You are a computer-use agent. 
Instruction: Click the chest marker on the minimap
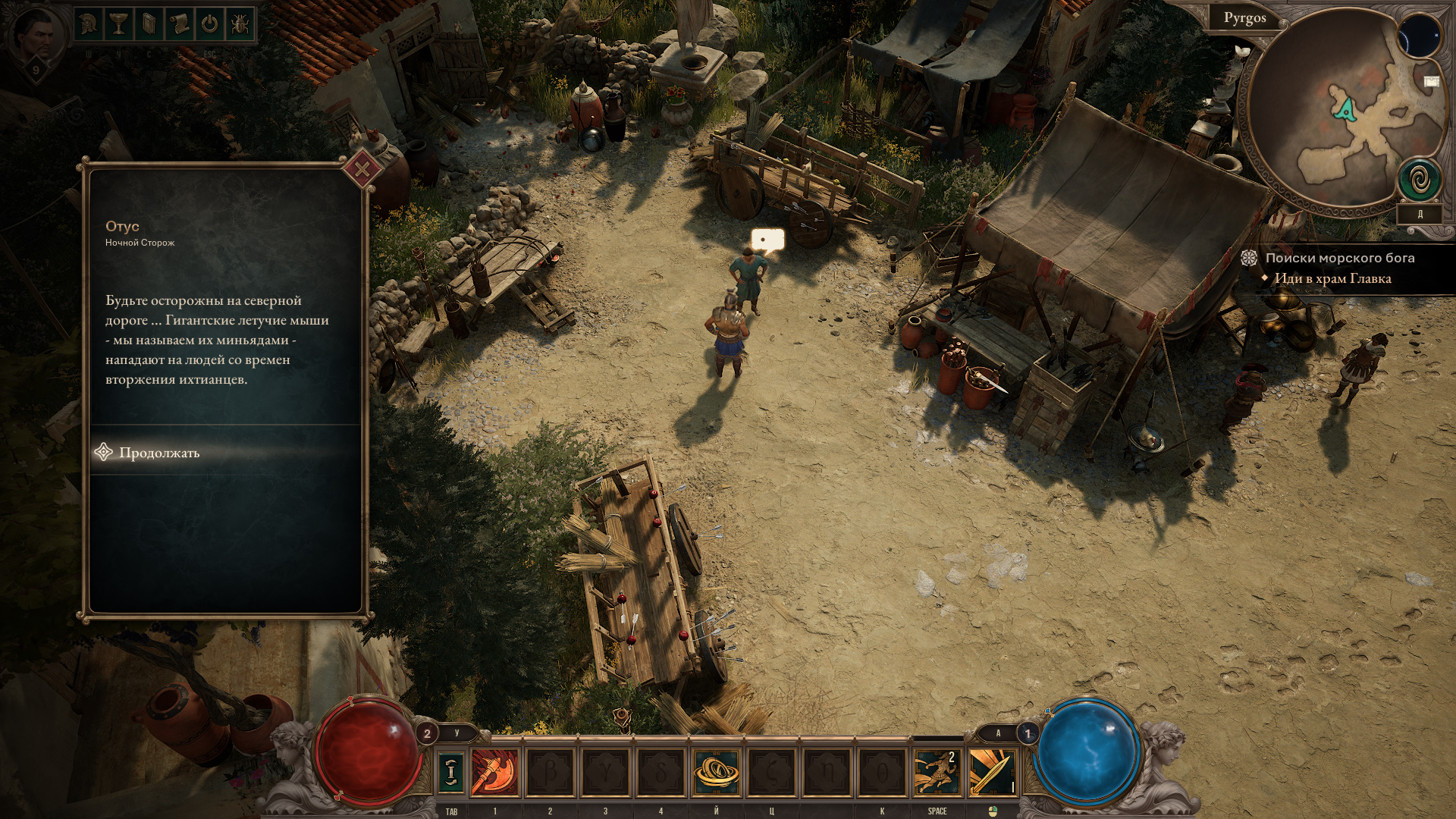coord(1431,81)
